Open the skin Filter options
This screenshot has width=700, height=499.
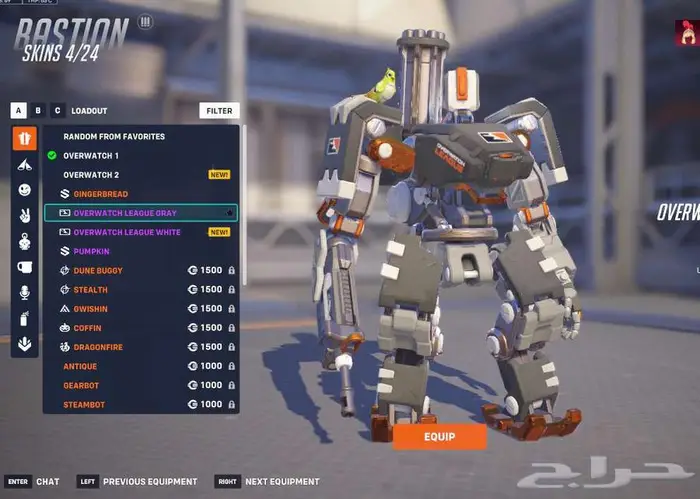click(x=219, y=111)
